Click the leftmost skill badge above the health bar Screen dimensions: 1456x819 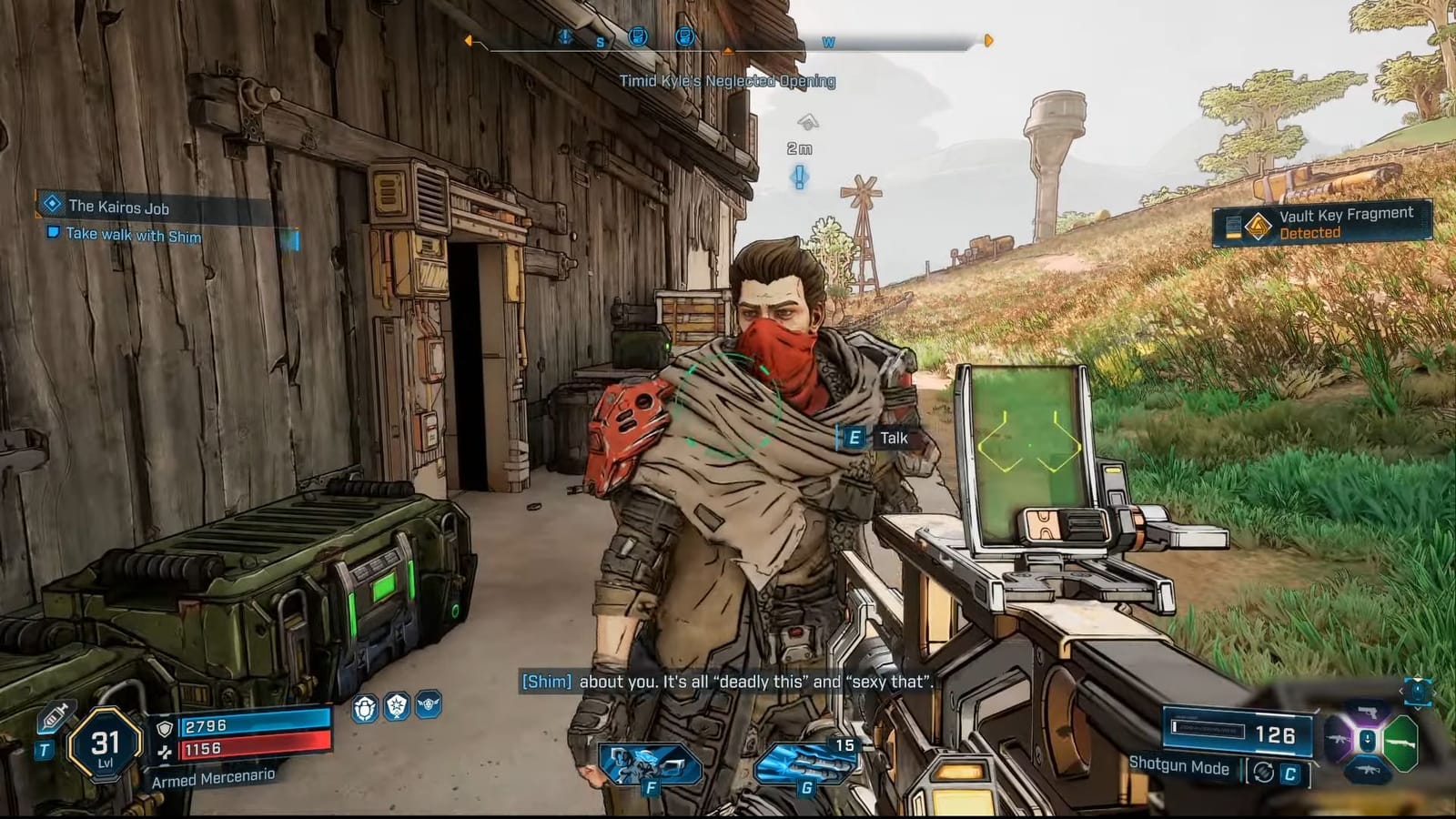[364, 709]
